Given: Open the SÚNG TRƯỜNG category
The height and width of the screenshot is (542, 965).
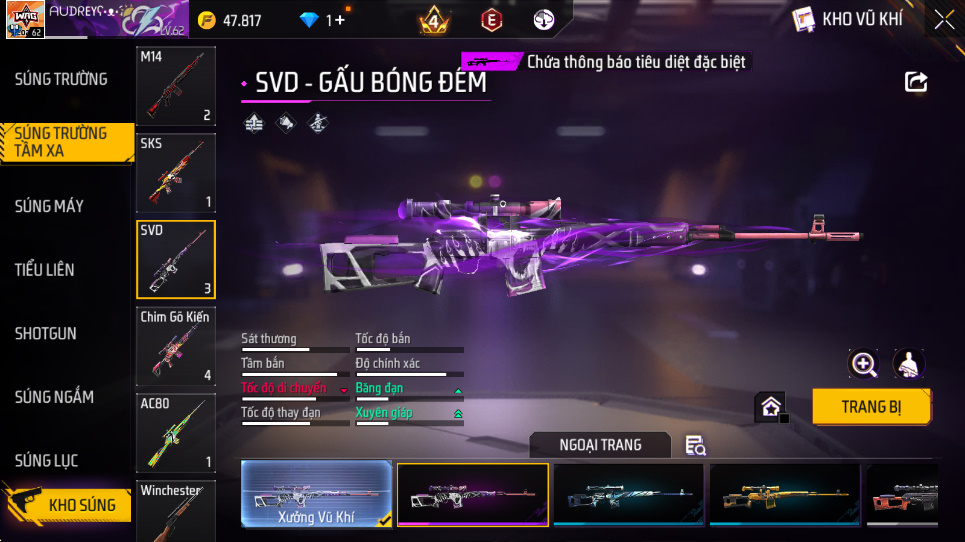Looking at the screenshot, I should pos(61,79).
